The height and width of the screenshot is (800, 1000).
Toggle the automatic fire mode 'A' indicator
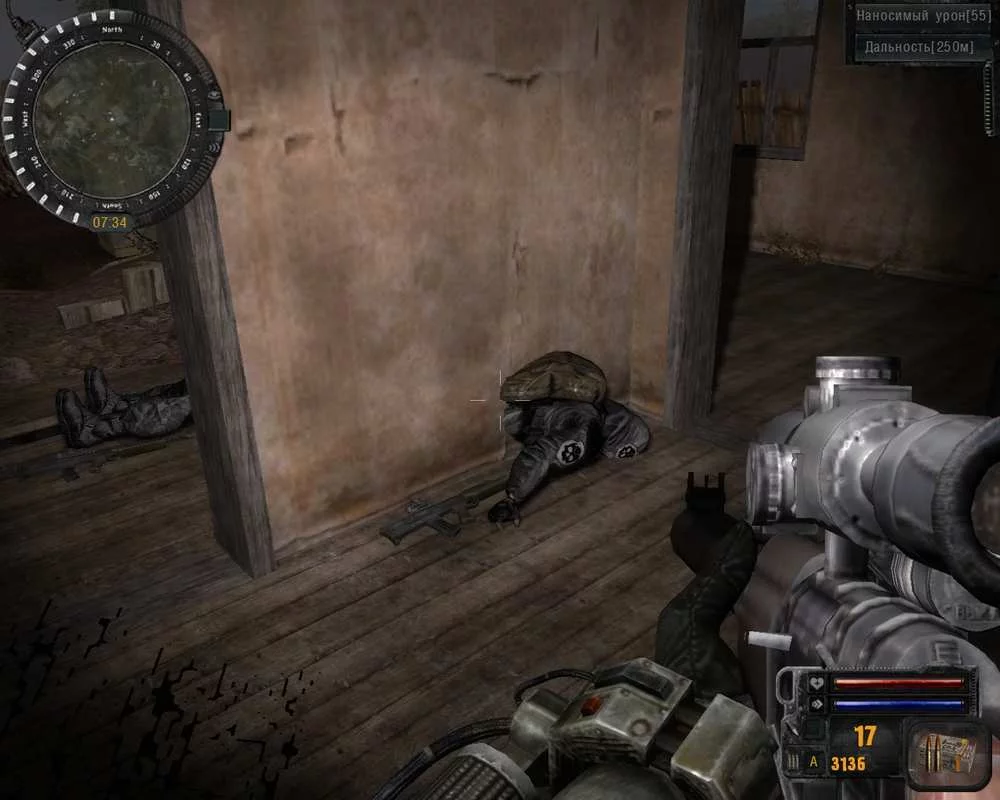(x=813, y=761)
